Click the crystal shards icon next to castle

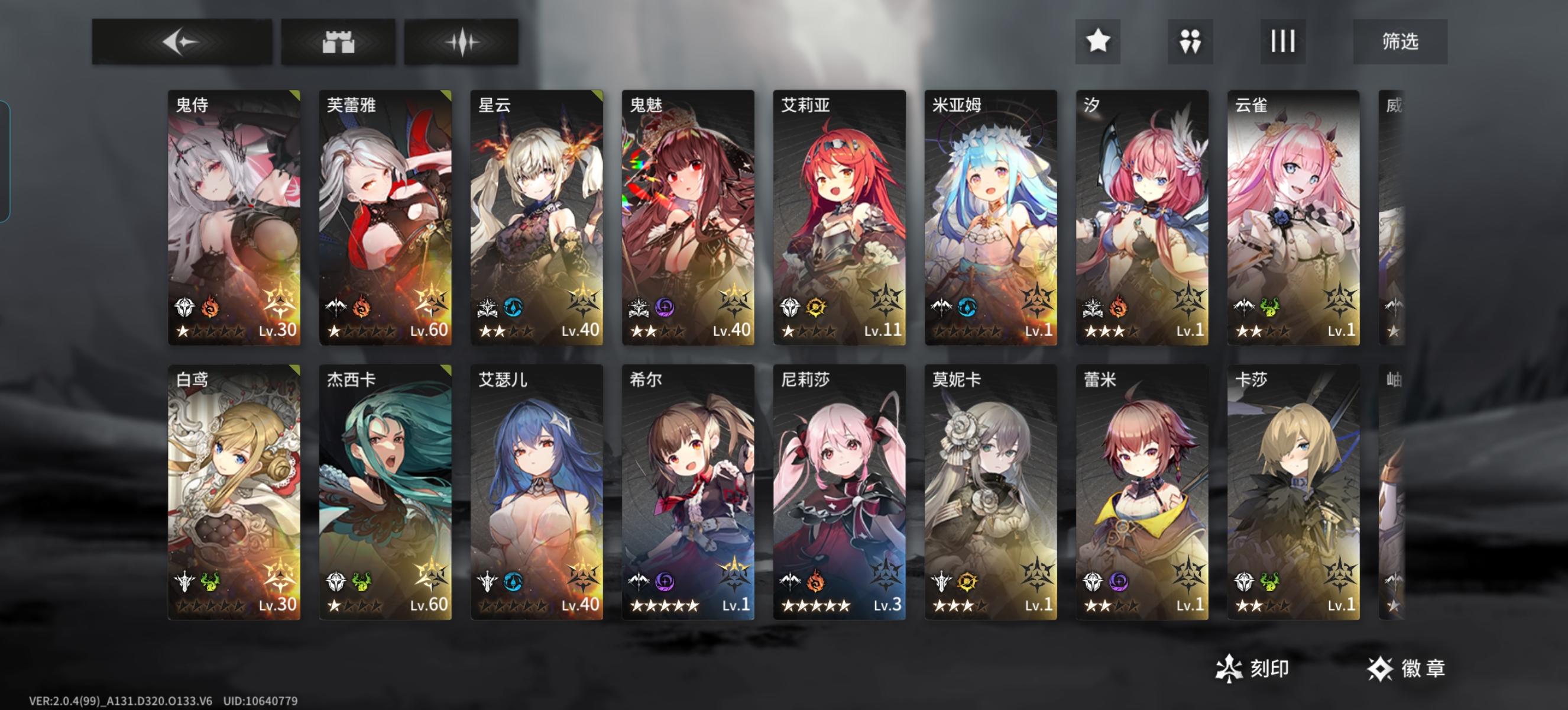pos(461,42)
